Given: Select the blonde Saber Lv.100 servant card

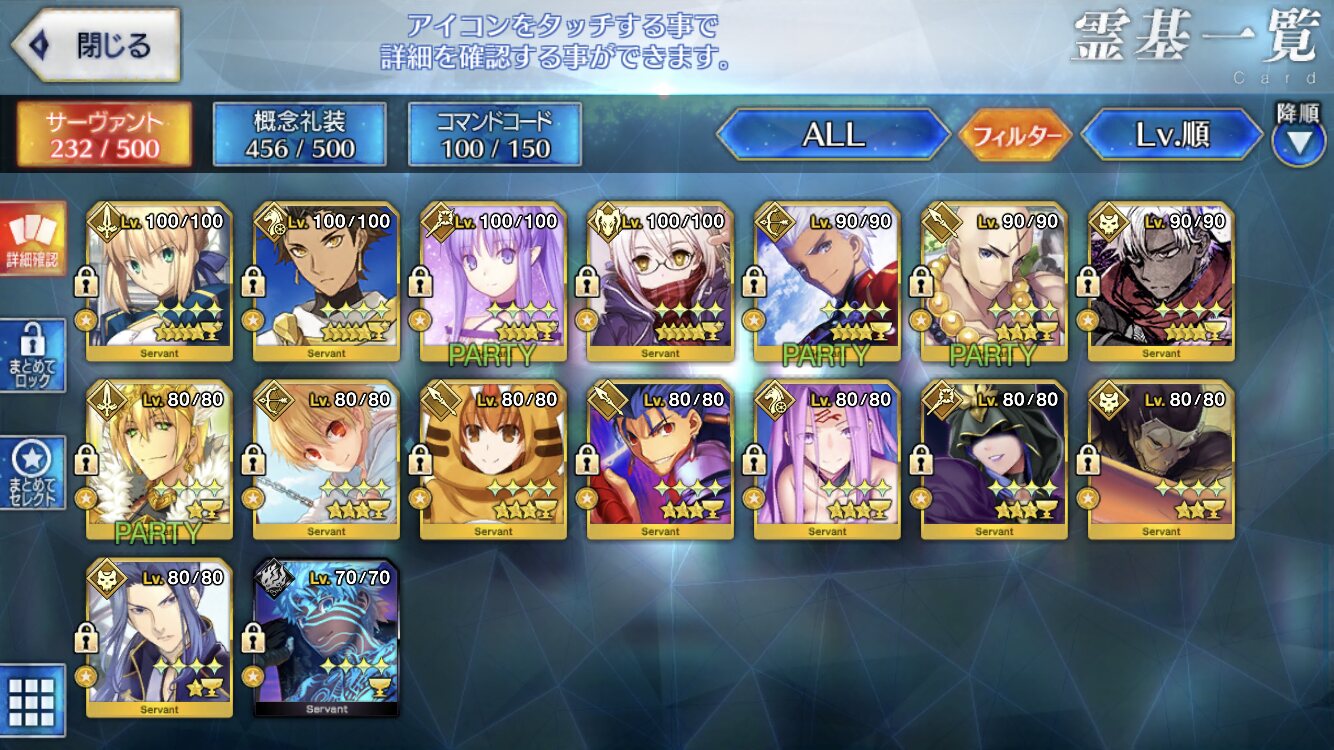Looking at the screenshot, I should (x=160, y=280).
